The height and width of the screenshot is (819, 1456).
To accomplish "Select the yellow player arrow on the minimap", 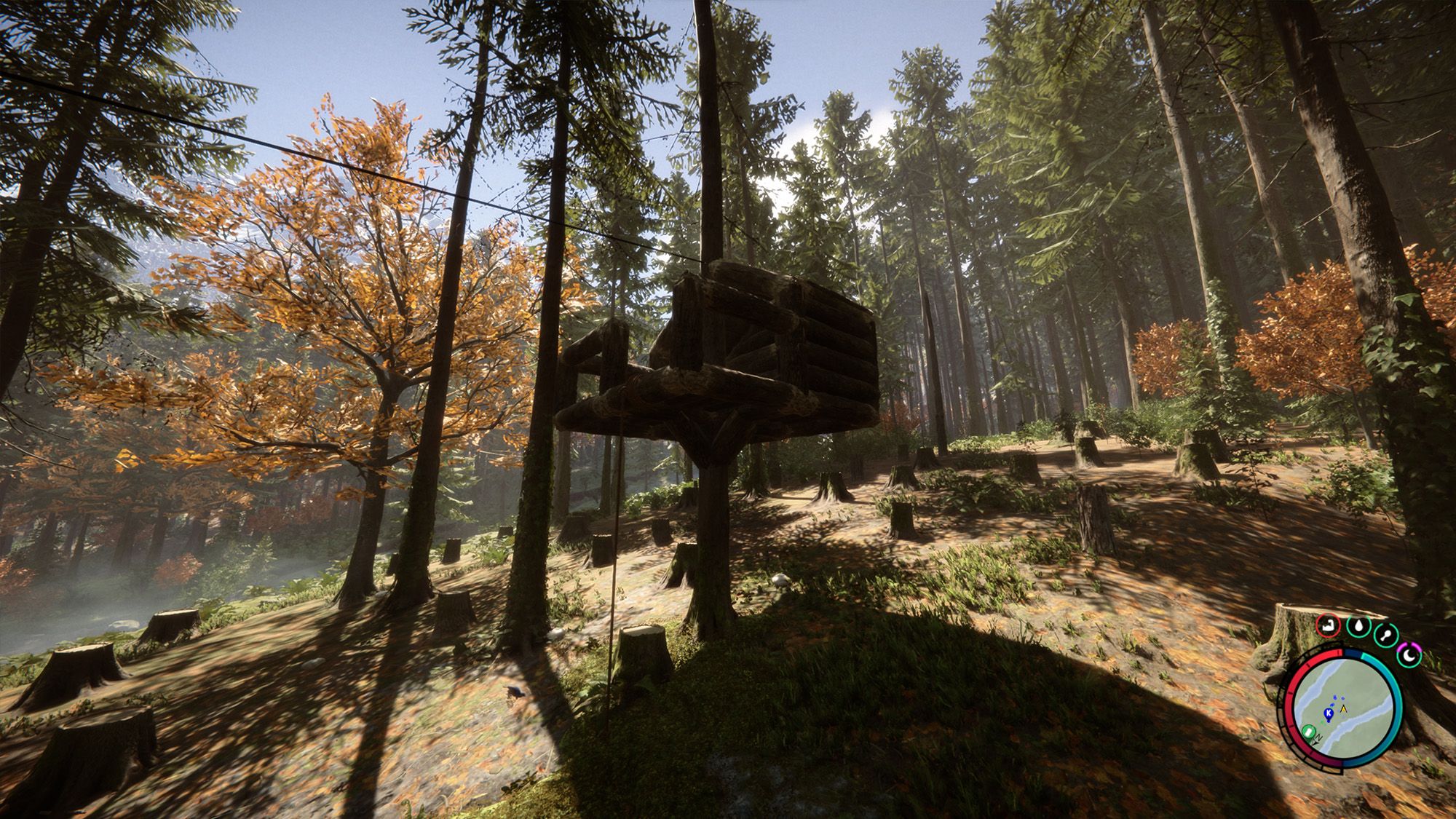I will click(x=1343, y=708).
